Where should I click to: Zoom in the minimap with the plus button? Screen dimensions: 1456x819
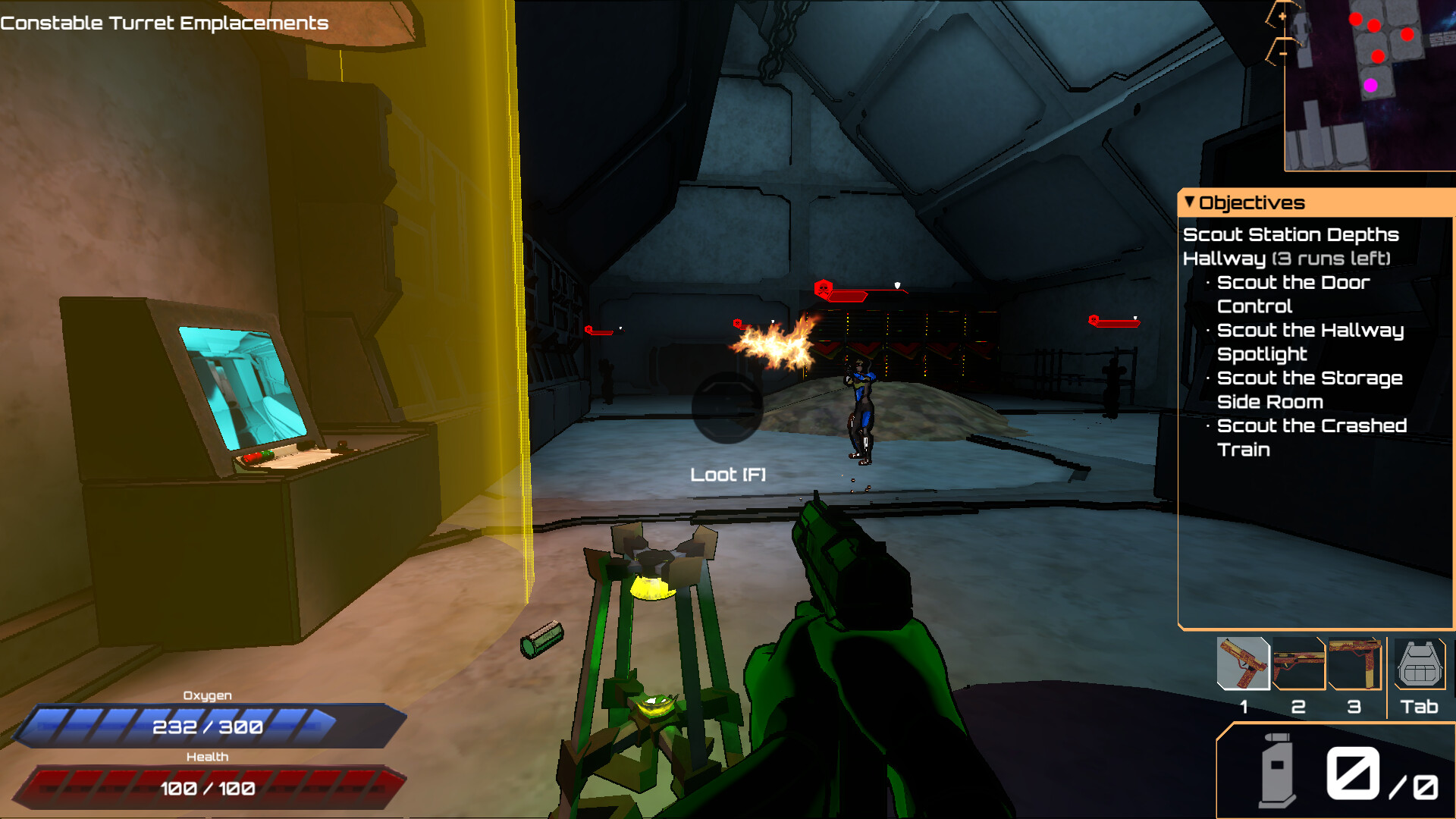1282,17
